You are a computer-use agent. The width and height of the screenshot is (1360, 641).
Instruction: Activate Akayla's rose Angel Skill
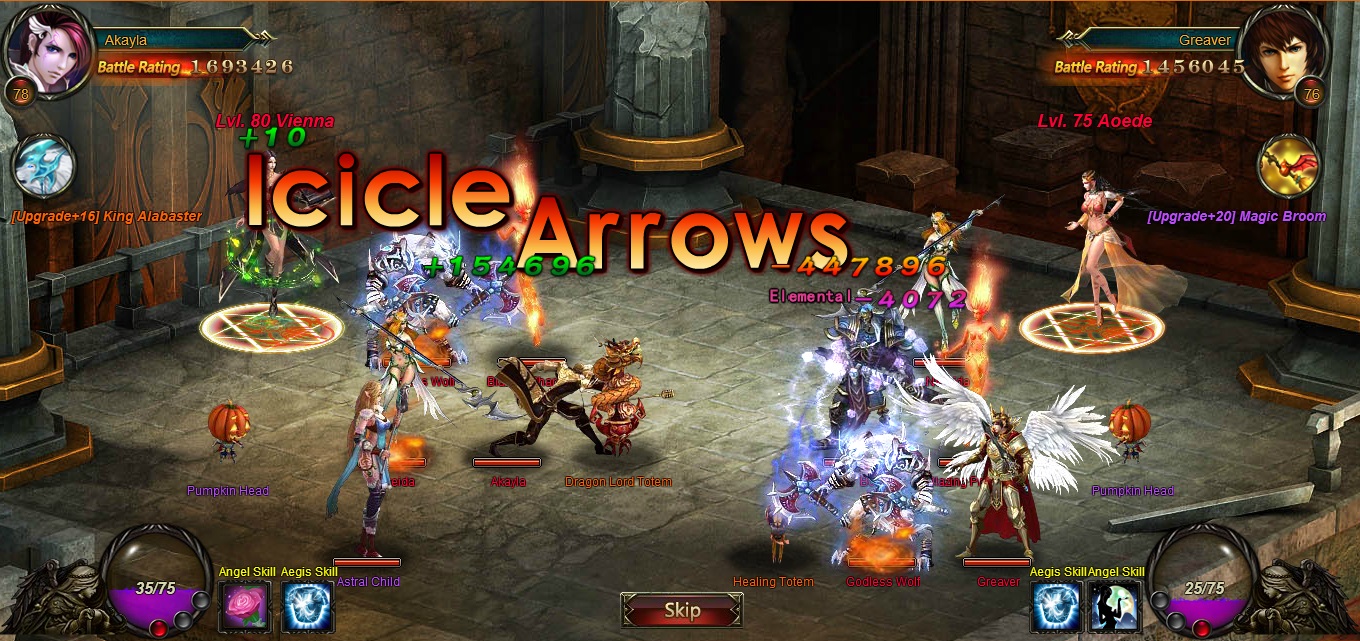click(x=244, y=606)
